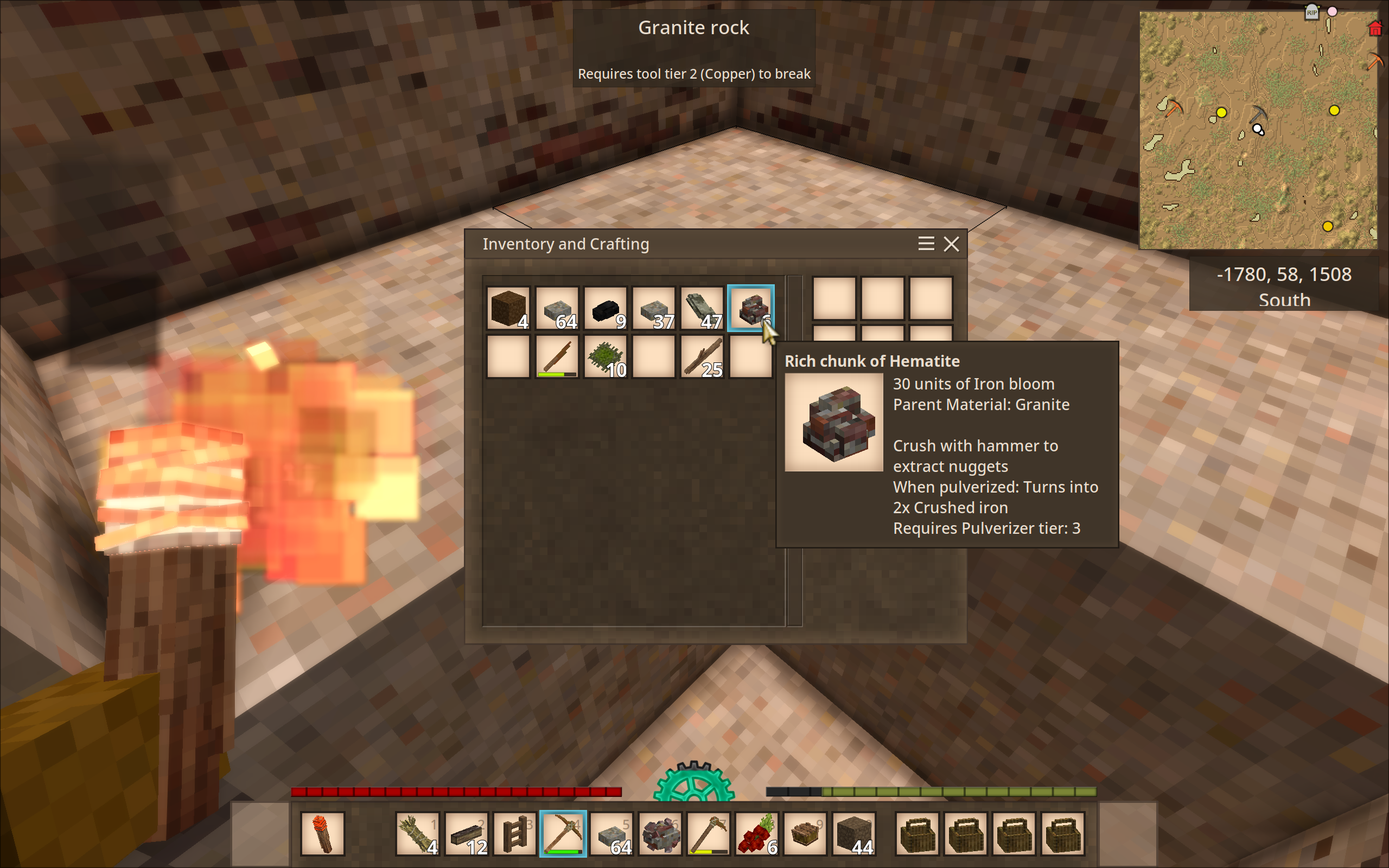Screen dimensions: 1389x868
Task: Choose the torch in the offhand slot
Action: pos(323,834)
